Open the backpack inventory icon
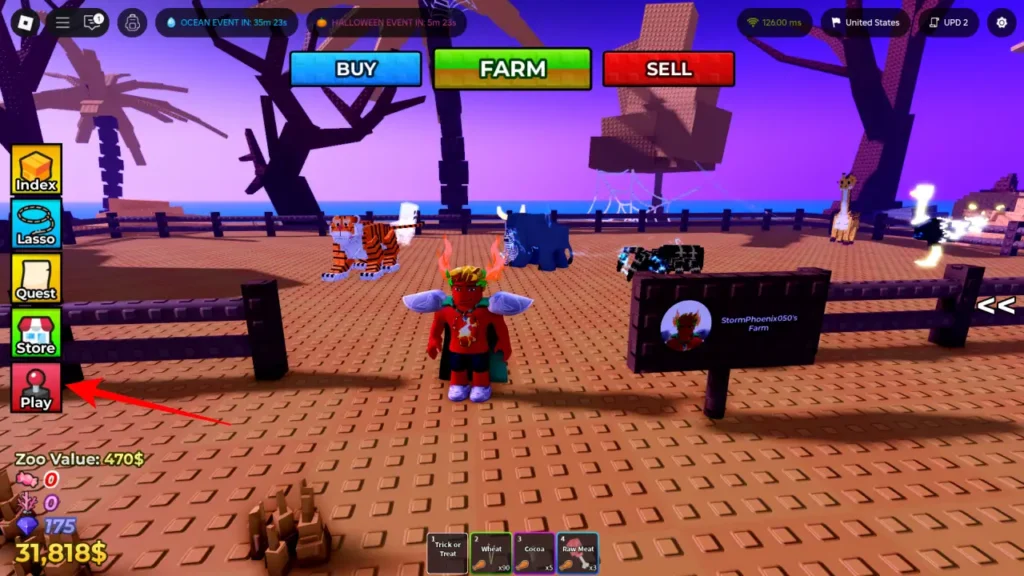The width and height of the screenshot is (1024, 576). [132, 22]
